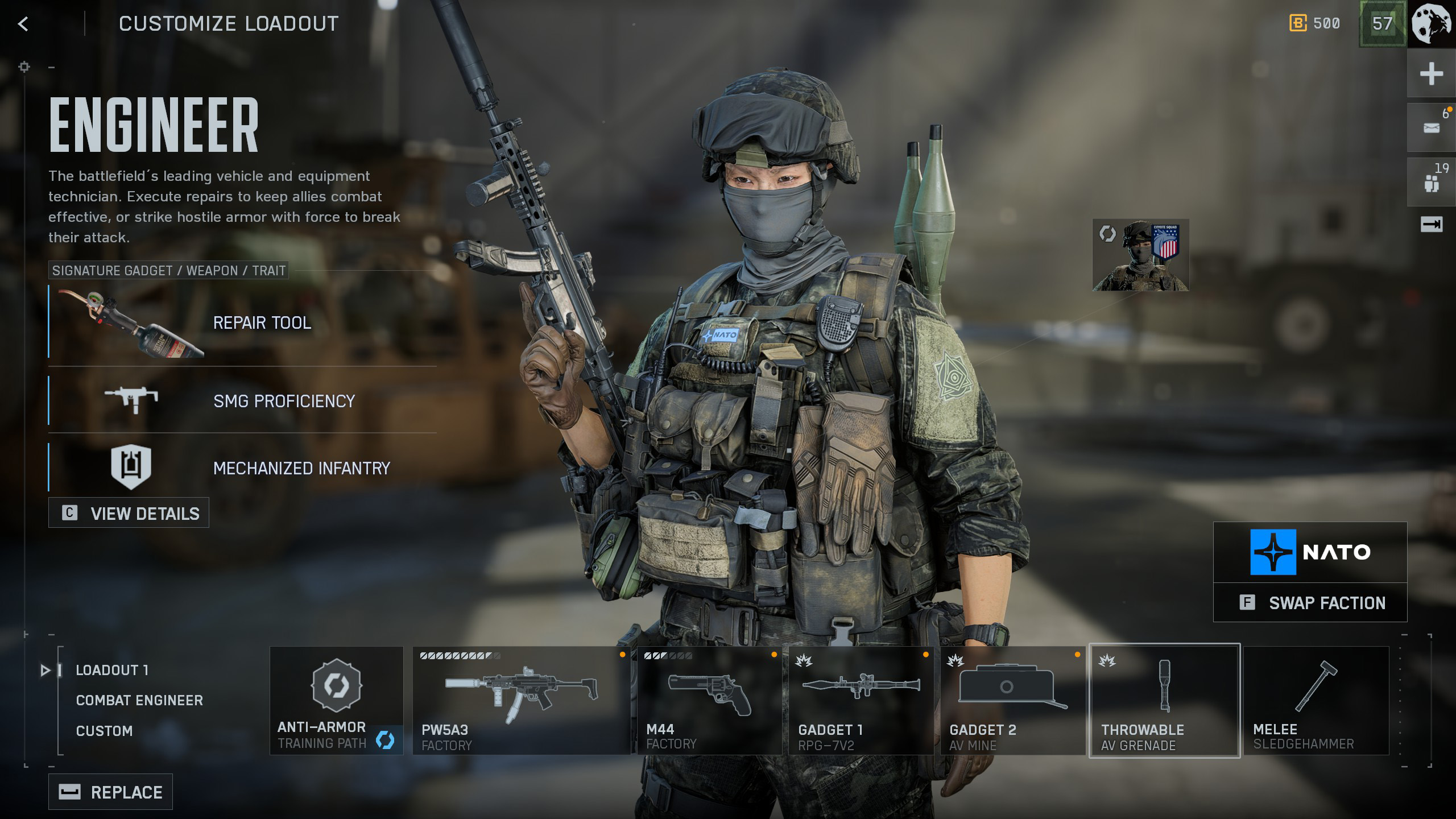Select the Loadout 1 entry
The width and height of the screenshot is (1456, 819).
112,670
